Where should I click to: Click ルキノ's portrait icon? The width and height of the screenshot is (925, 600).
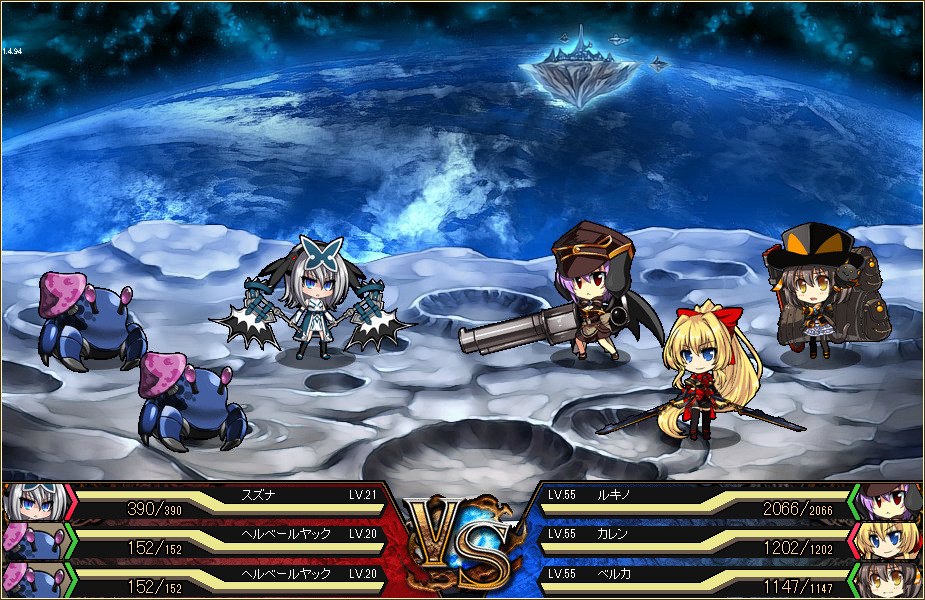[890, 501]
